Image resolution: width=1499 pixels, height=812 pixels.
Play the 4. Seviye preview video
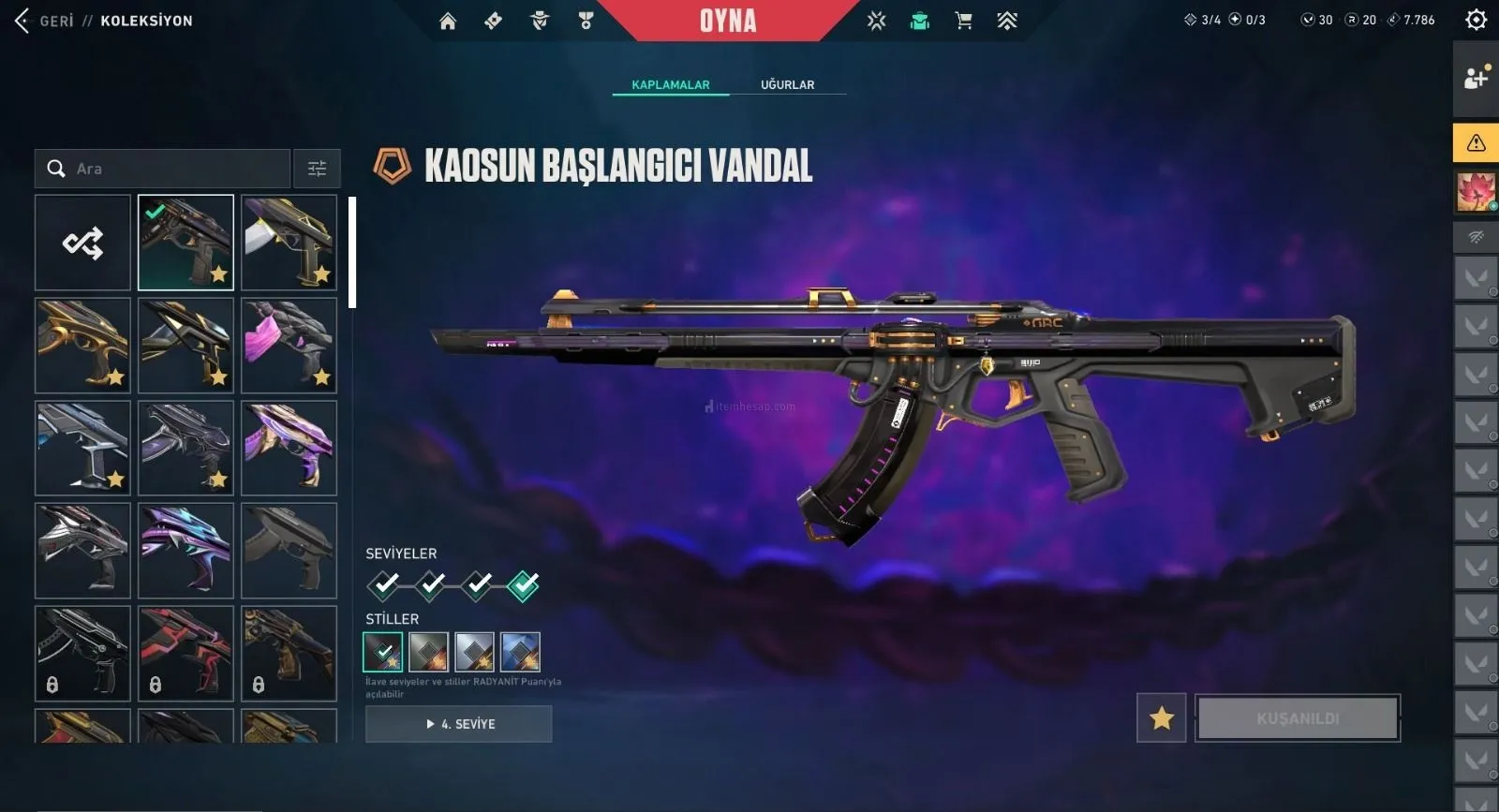pyautogui.click(x=458, y=724)
